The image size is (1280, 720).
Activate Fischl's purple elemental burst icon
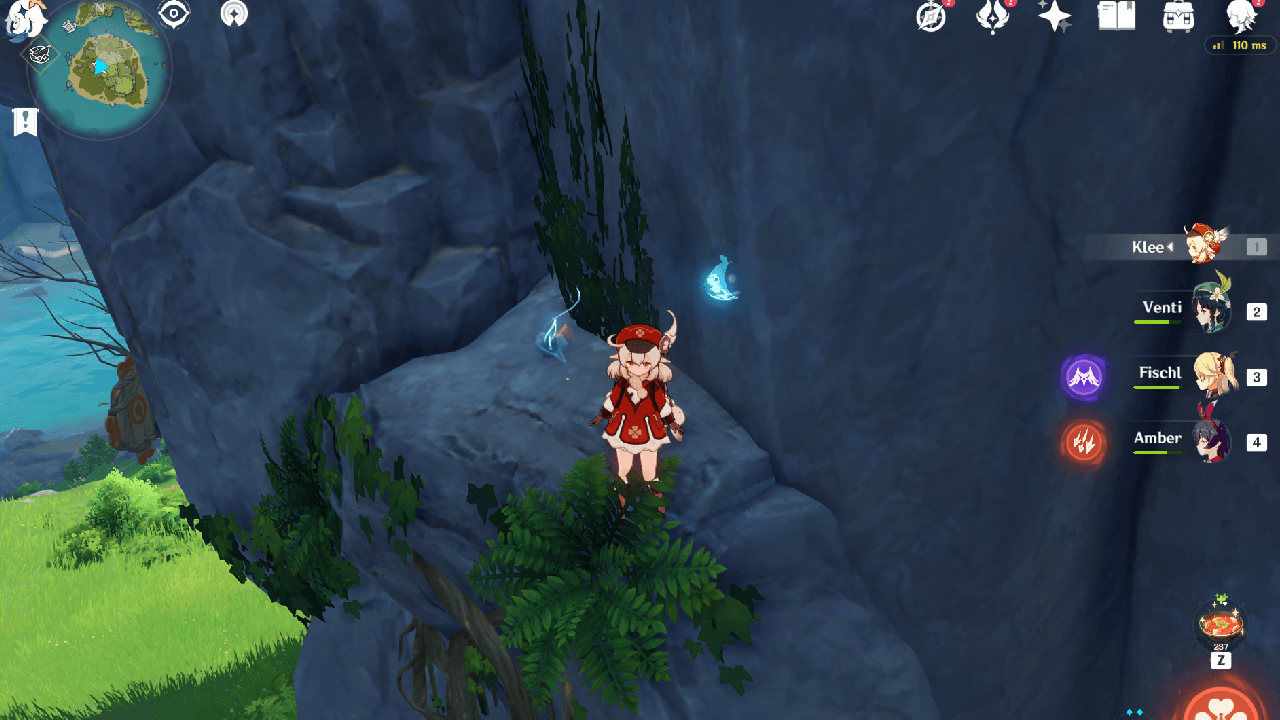coord(1085,377)
